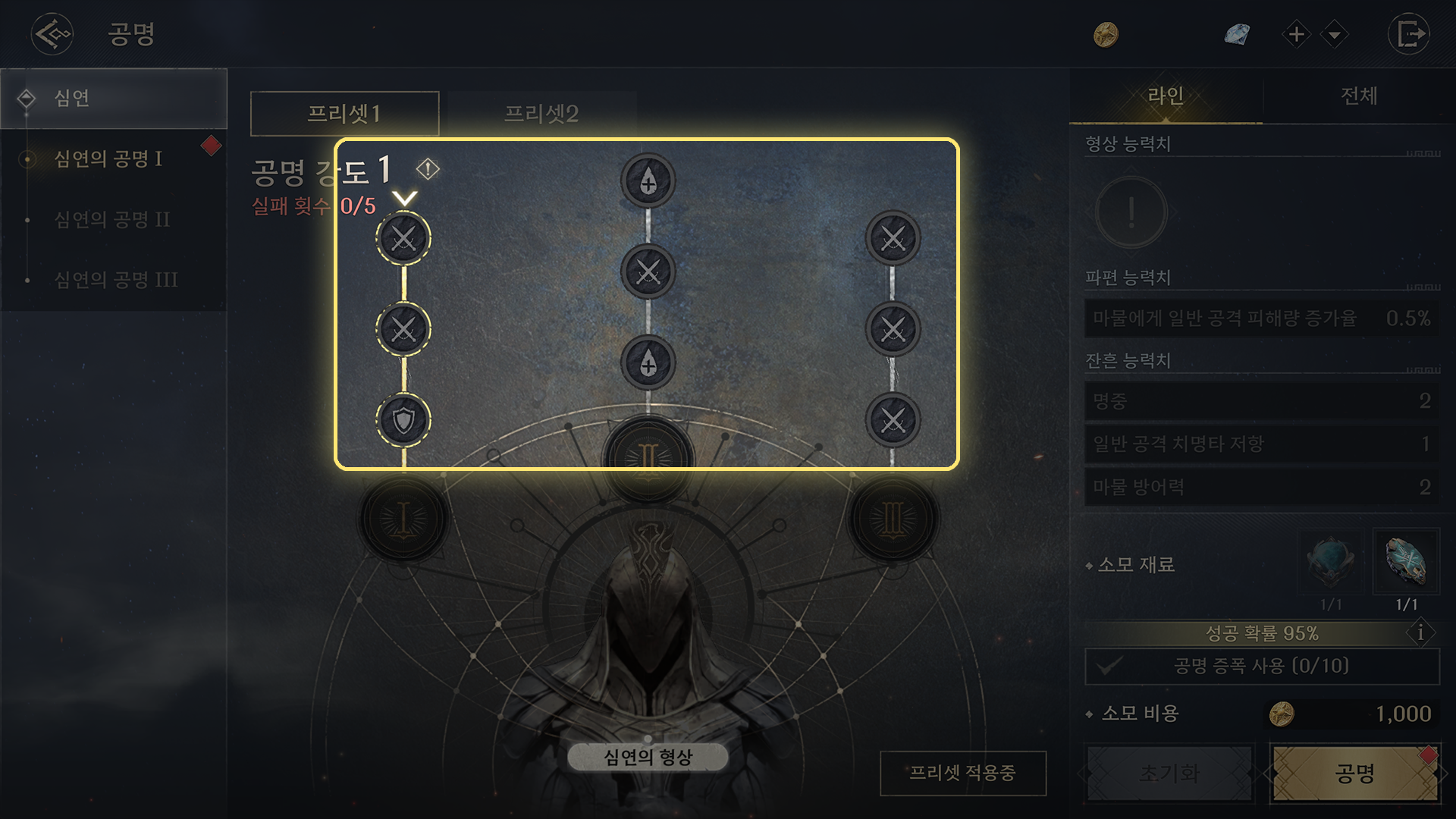Click the 초기화 reset button
Screen dimensions: 1456x819
pos(1169,773)
